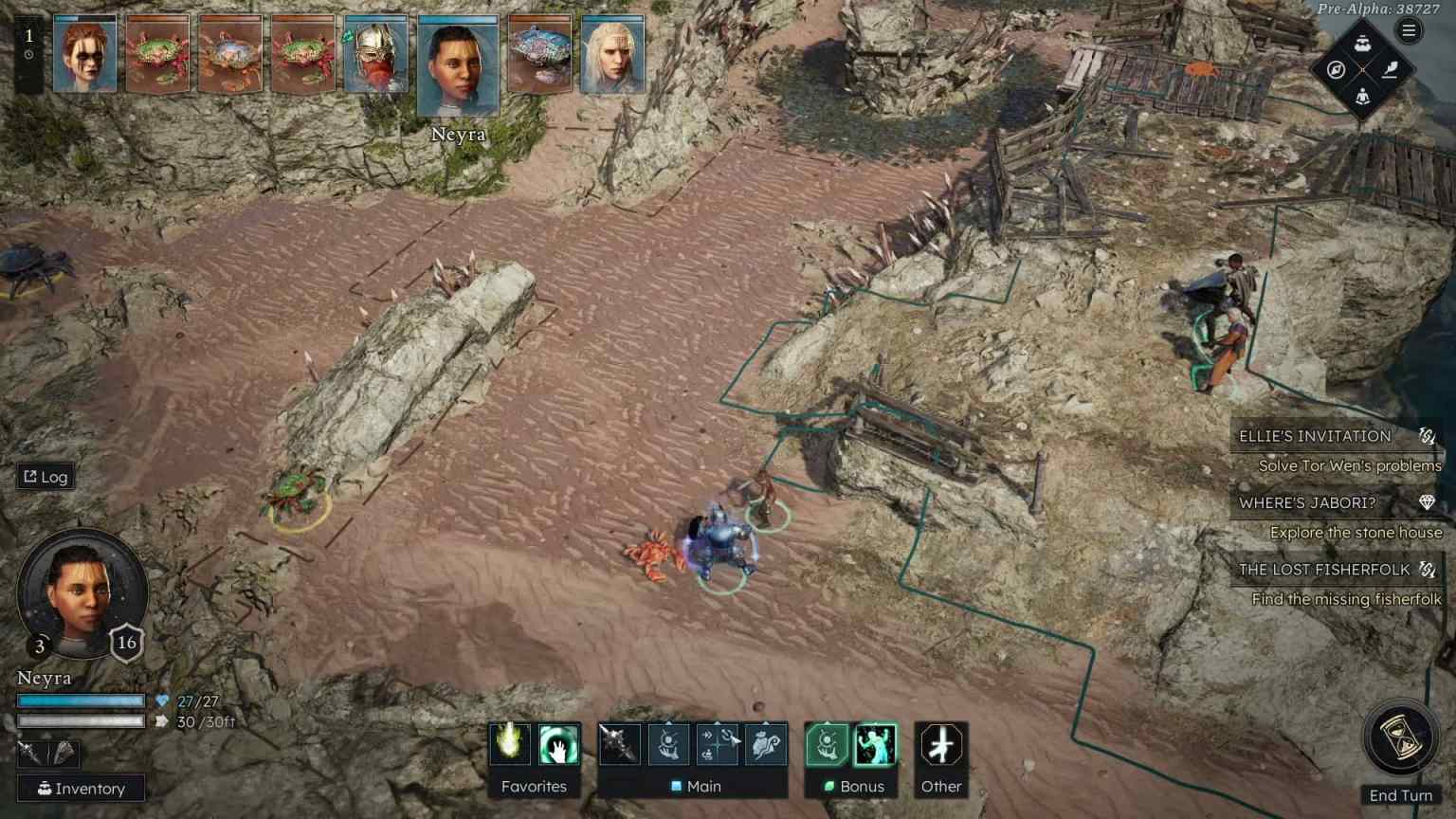Open Neyra's Inventory

coord(80,789)
